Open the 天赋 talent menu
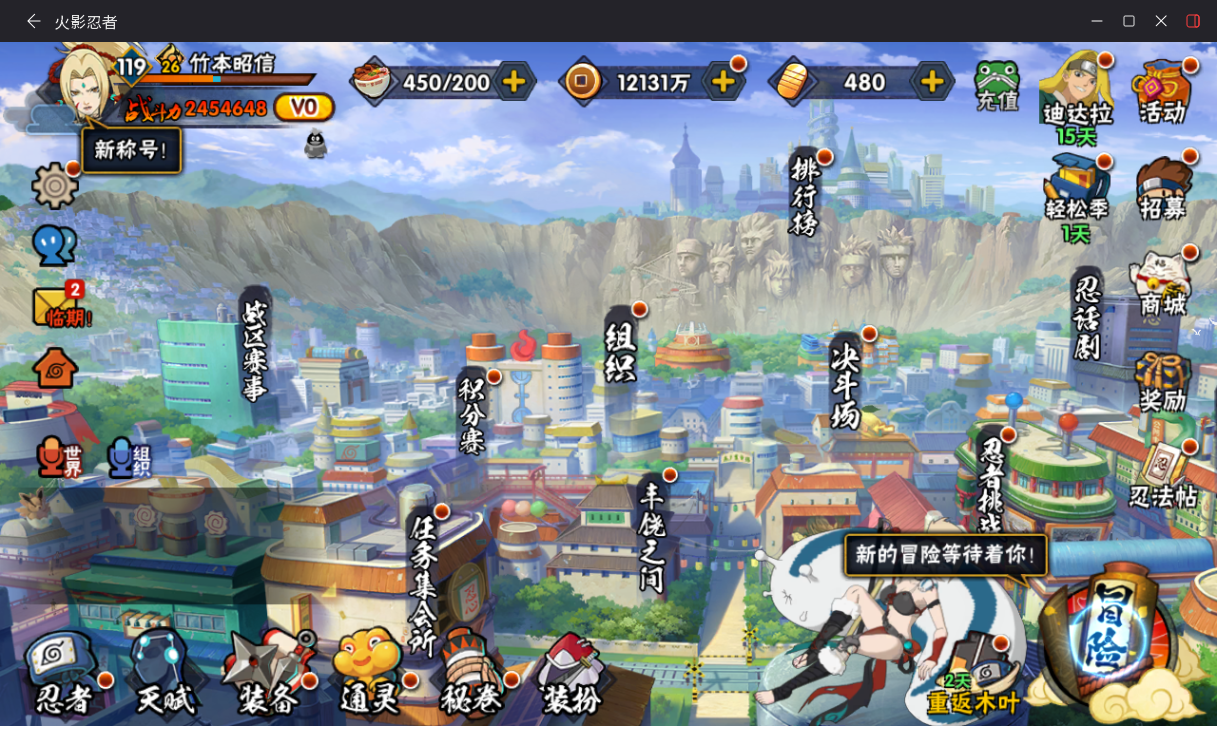This screenshot has width=1217, height=730. tap(163, 674)
